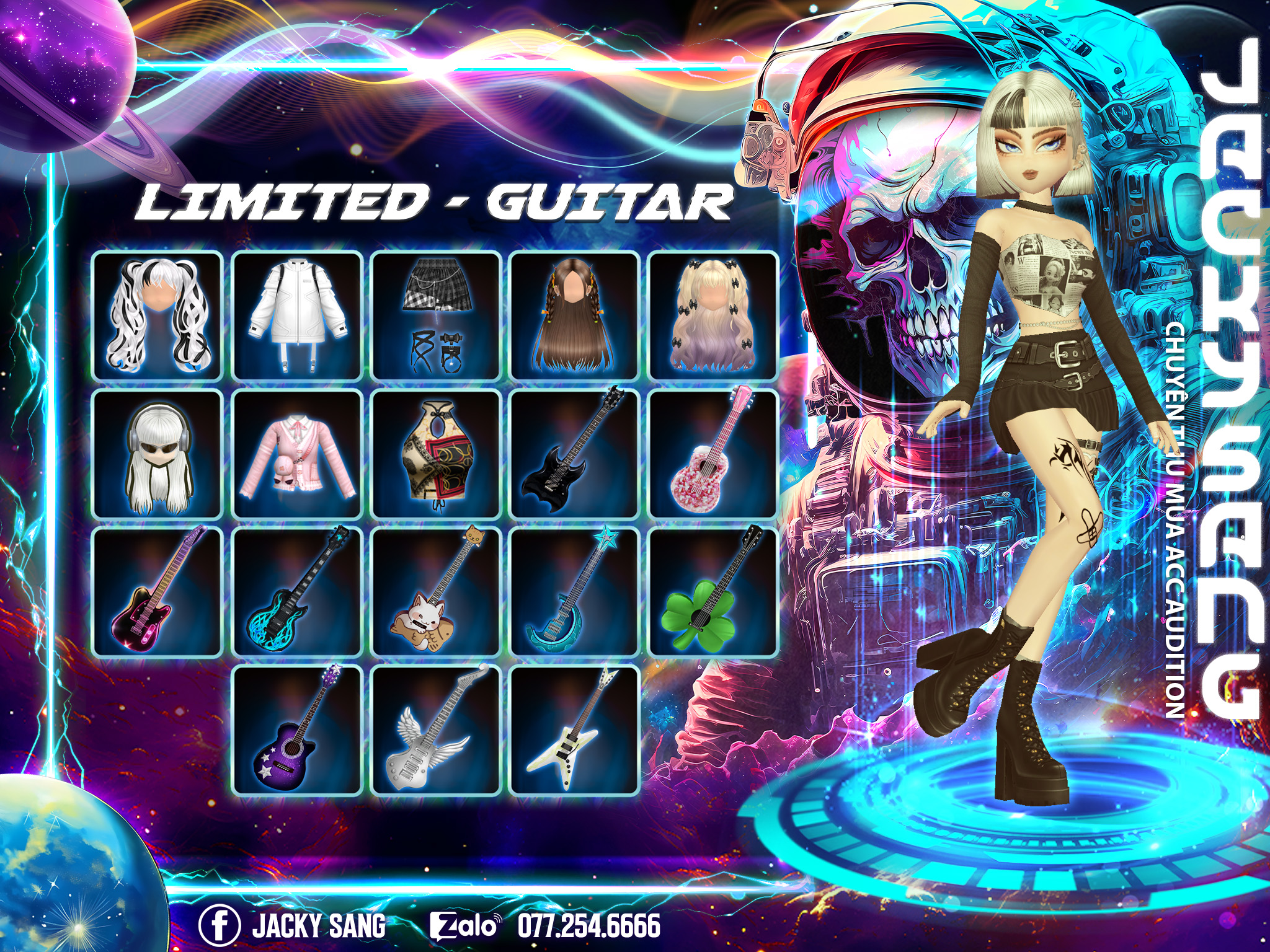Select the white cat guitar tile
Viewport: 1270px width, 952px height.
point(436,593)
